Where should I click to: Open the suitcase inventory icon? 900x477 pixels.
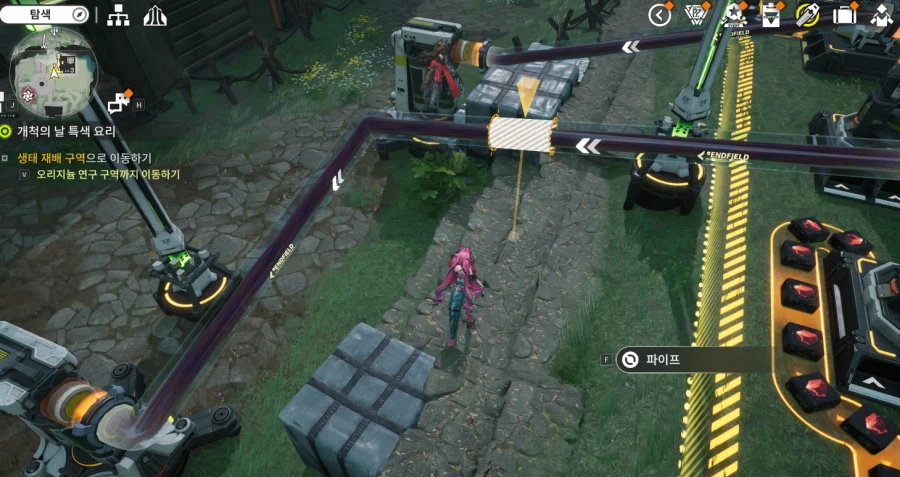(x=845, y=15)
